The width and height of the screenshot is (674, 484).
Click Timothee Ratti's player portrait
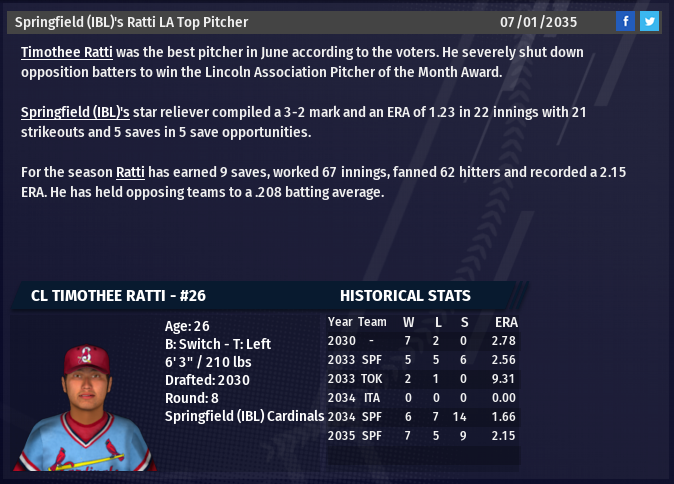[86, 407]
